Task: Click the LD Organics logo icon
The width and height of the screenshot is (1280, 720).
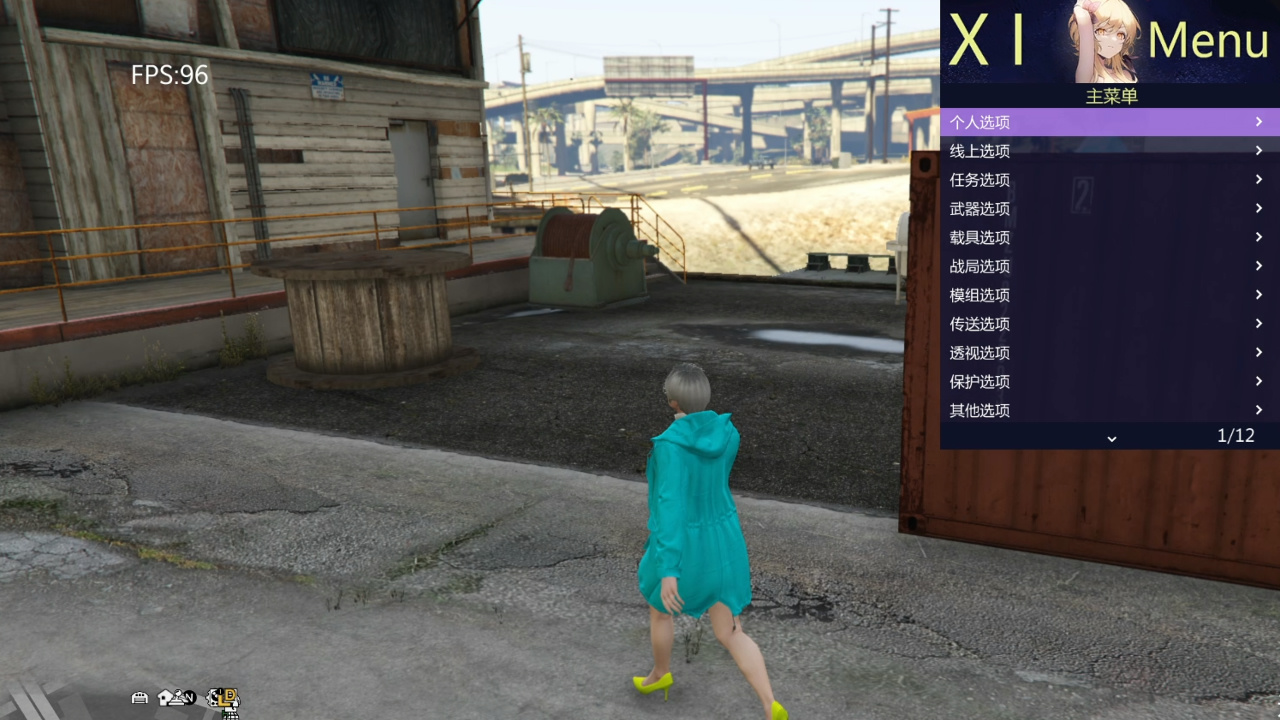Action: coord(224,698)
